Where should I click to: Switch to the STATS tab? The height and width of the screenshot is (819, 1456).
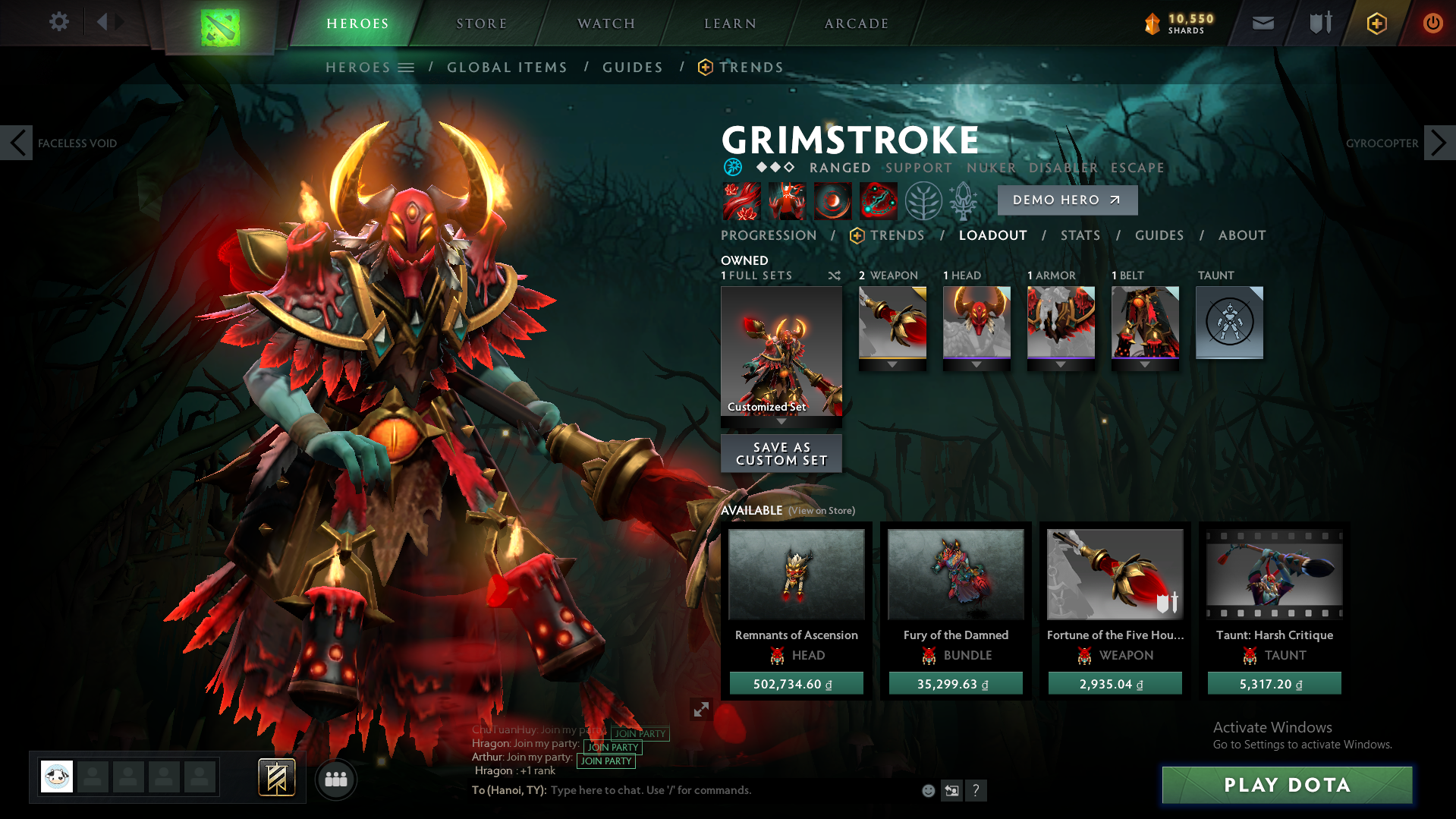tap(1080, 235)
